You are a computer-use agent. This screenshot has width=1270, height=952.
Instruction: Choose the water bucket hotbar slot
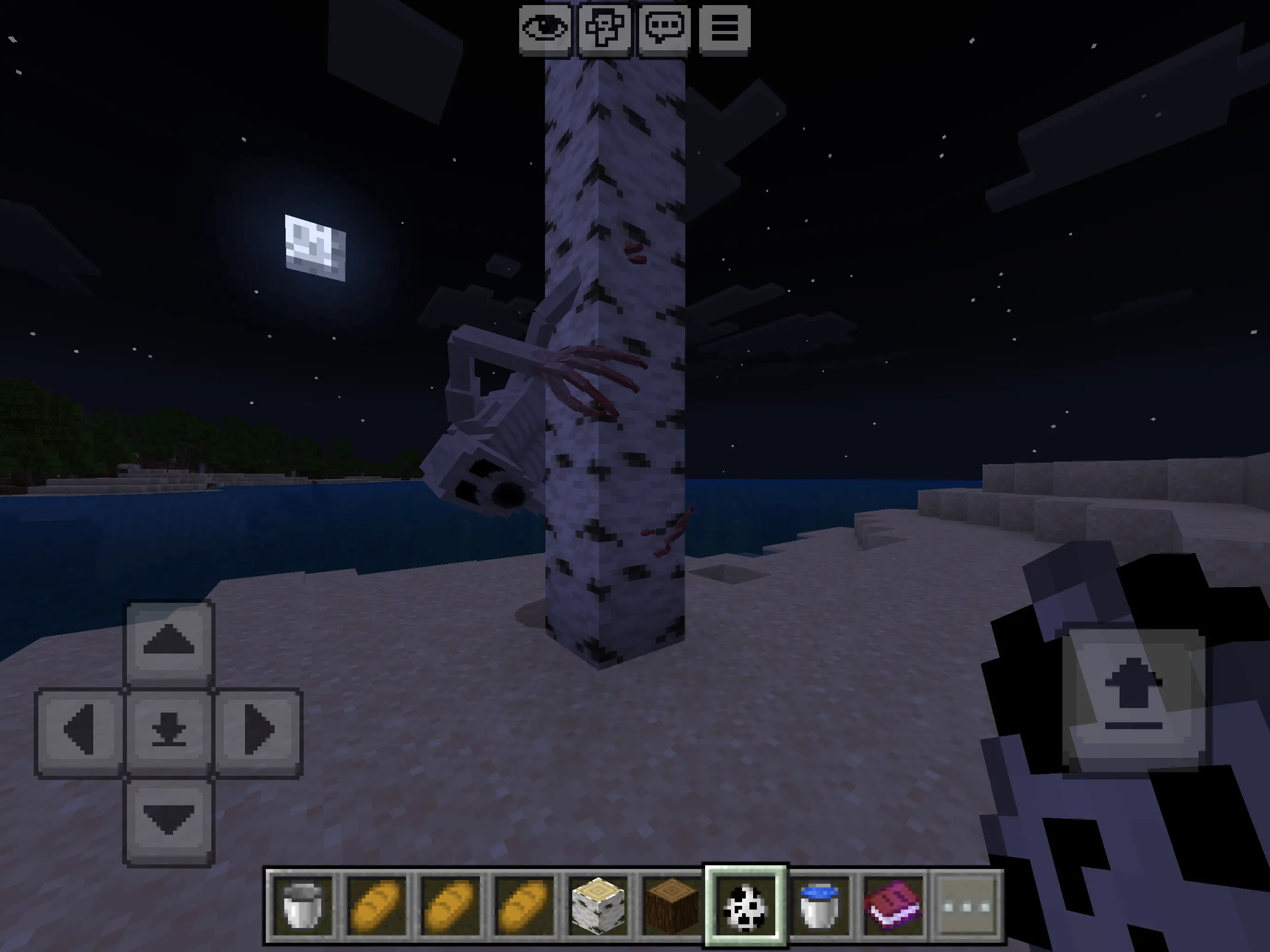click(x=819, y=906)
